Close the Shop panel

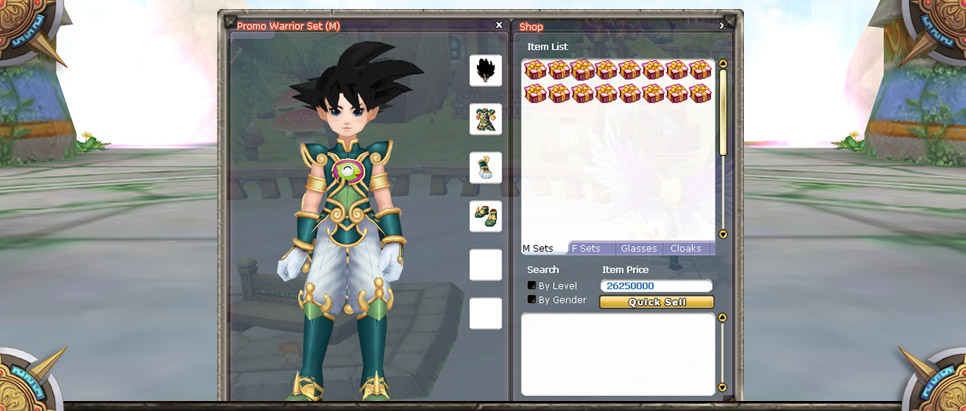point(721,26)
